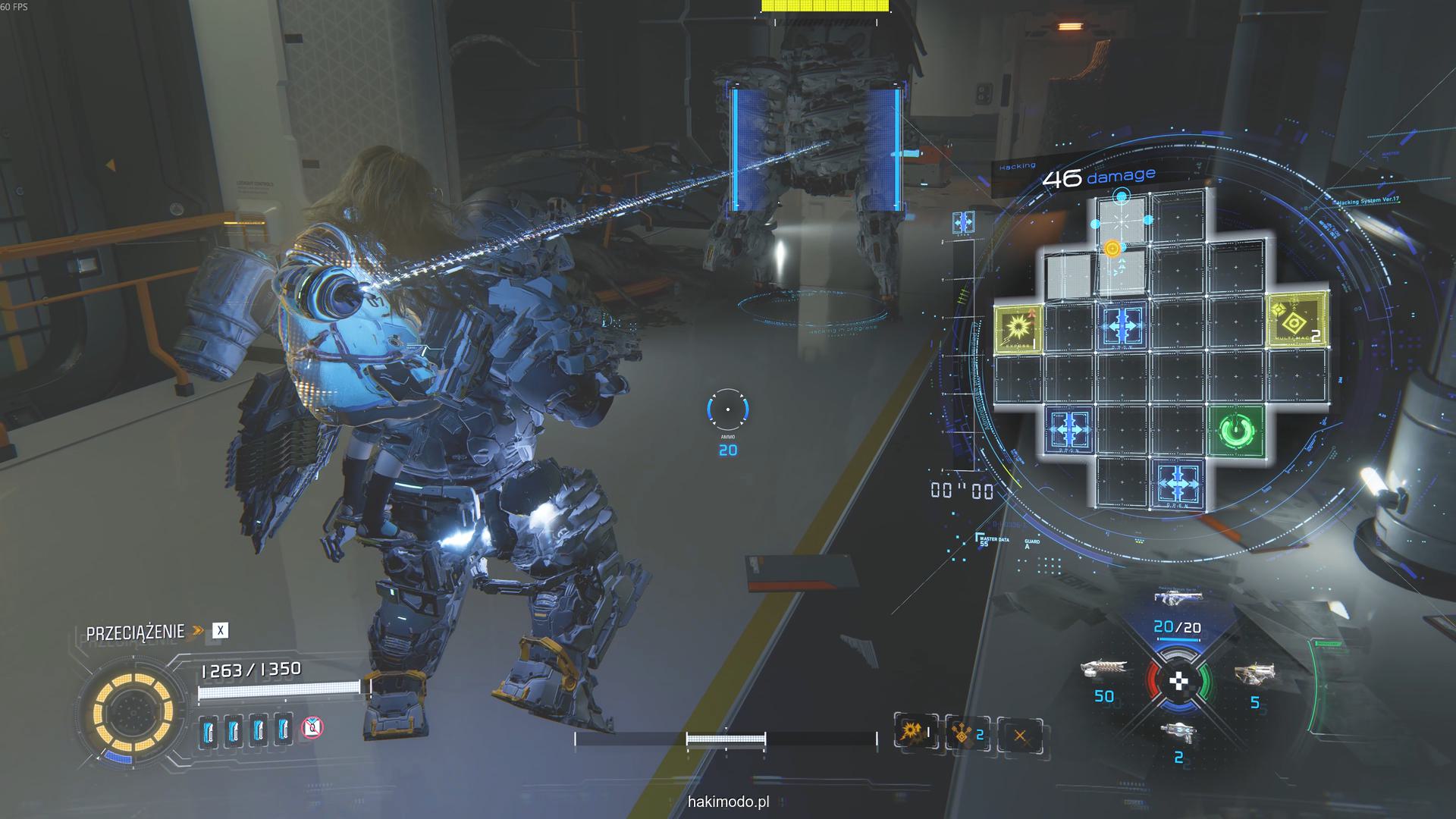The height and width of the screenshot is (819, 1456).
Task: Choose the green power node tile
Action: tap(1237, 431)
